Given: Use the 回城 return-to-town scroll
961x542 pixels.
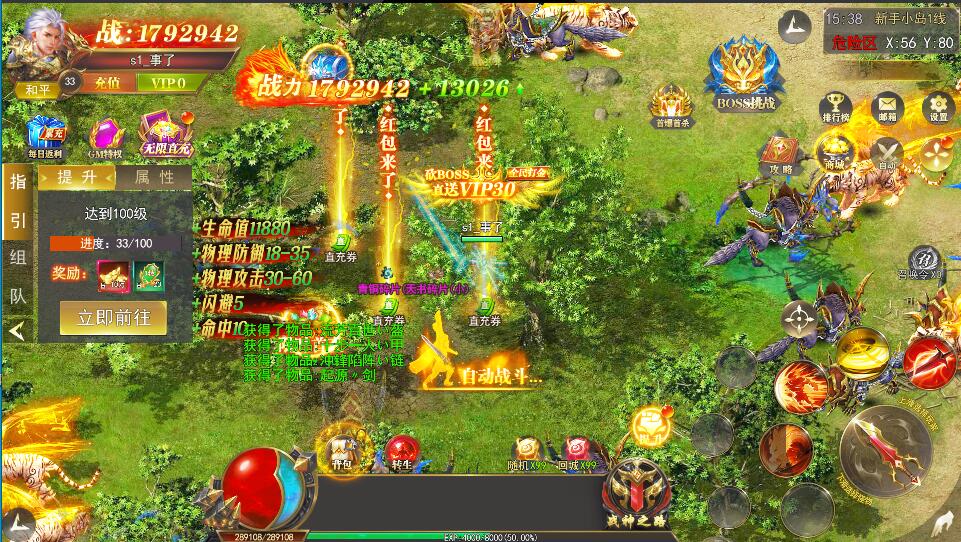Looking at the screenshot, I should click(x=579, y=452).
